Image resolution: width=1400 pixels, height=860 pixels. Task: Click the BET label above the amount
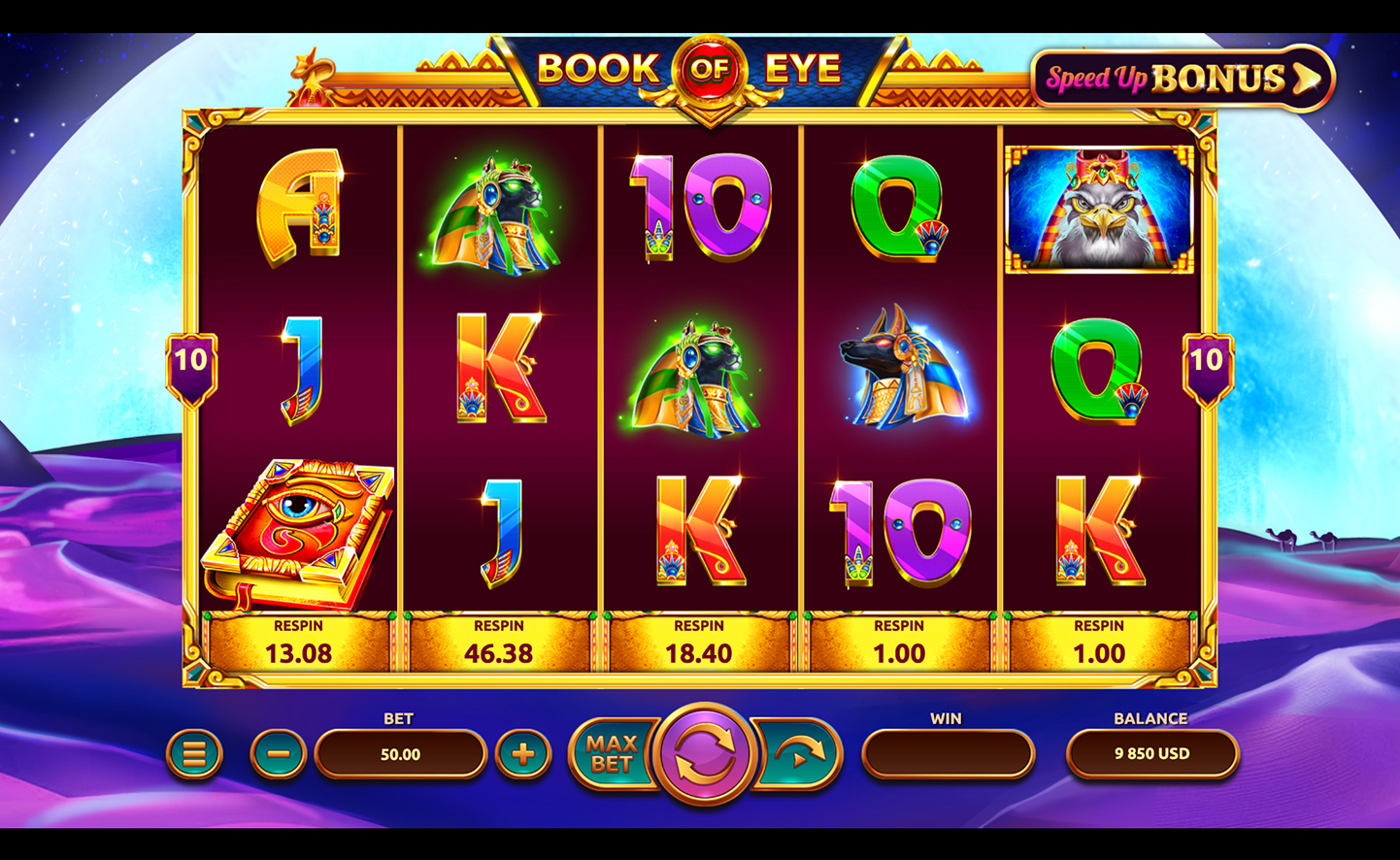tap(400, 718)
